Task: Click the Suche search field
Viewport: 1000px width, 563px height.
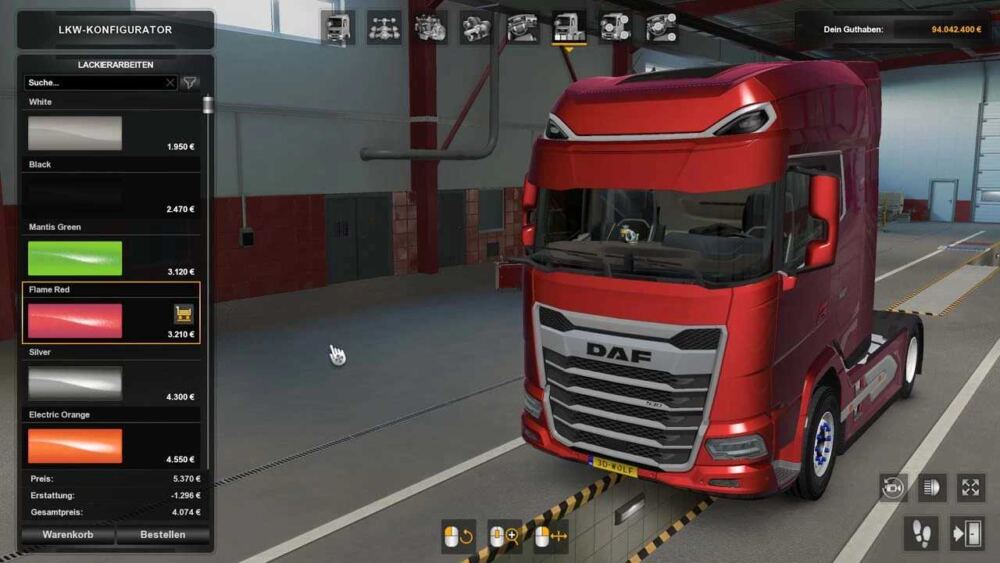Action: pyautogui.click(x=95, y=83)
